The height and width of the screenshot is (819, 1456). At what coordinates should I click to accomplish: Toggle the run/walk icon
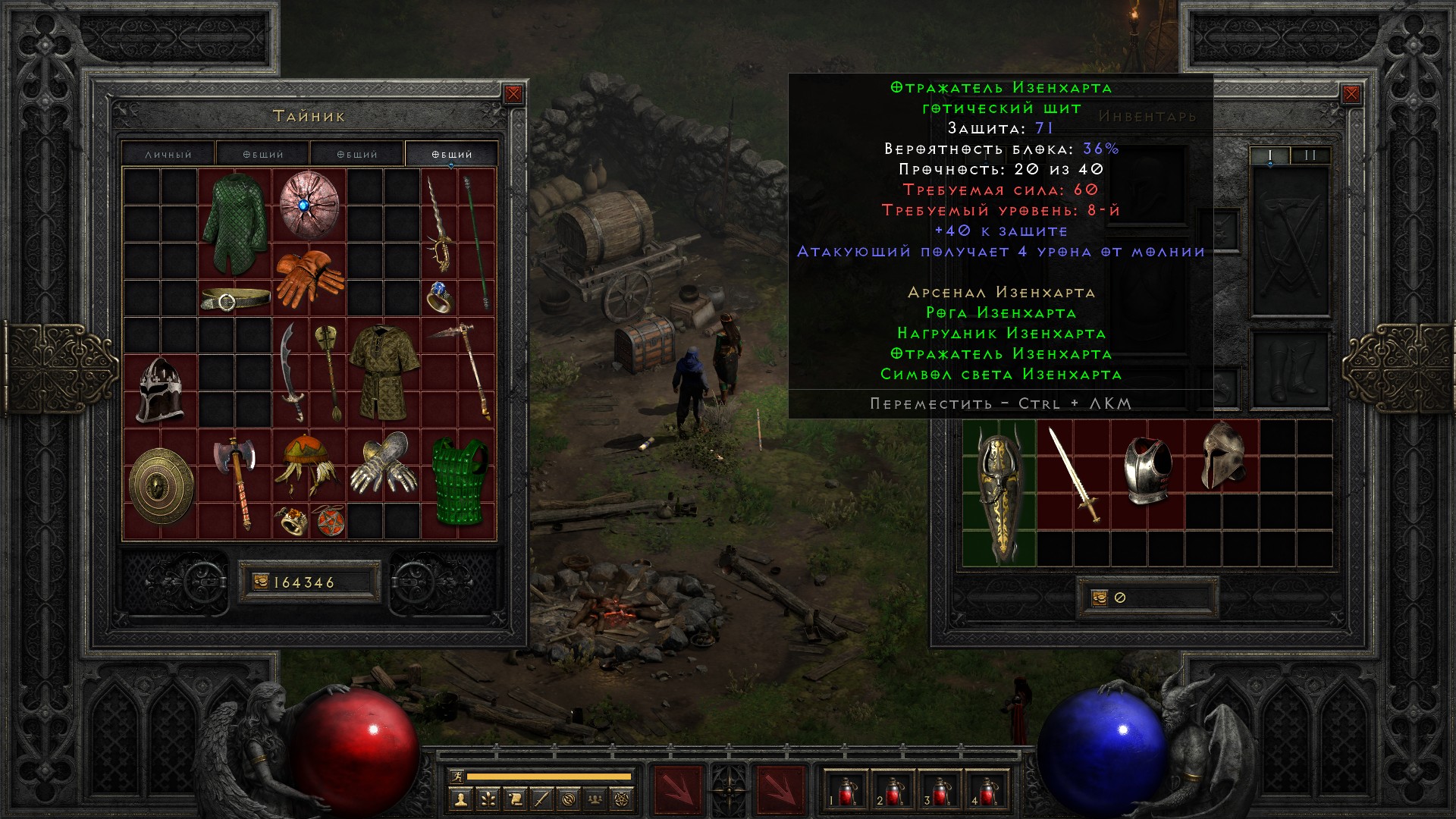point(457,776)
